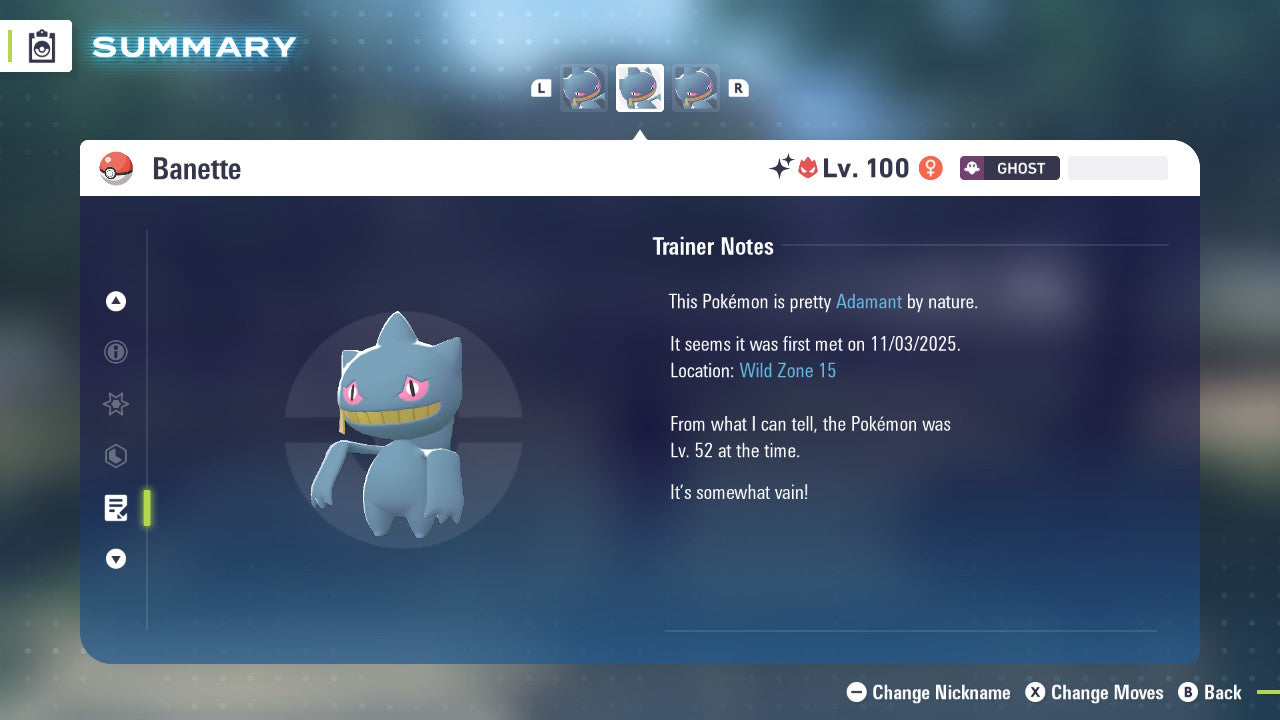Click the GHOST type badge
1280x720 pixels.
(x=1009, y=168)
